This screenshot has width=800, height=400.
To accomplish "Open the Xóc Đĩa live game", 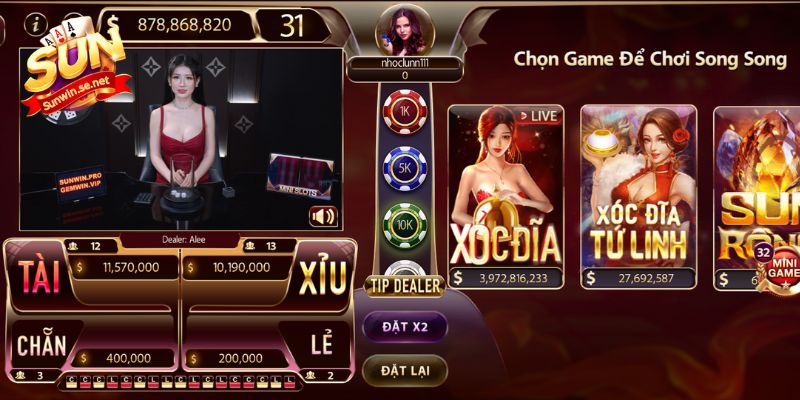I will (x=505, y=197).
